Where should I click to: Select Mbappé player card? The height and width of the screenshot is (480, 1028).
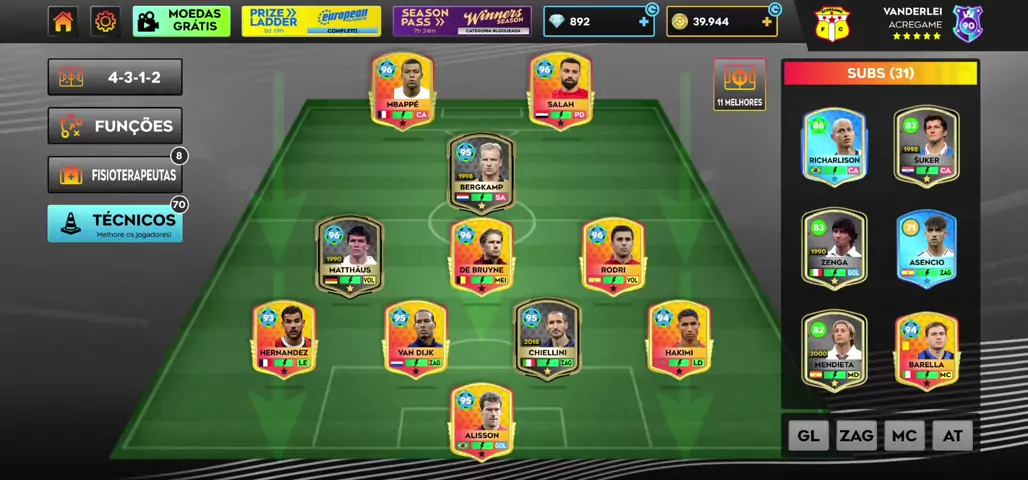tap(402, 90)
